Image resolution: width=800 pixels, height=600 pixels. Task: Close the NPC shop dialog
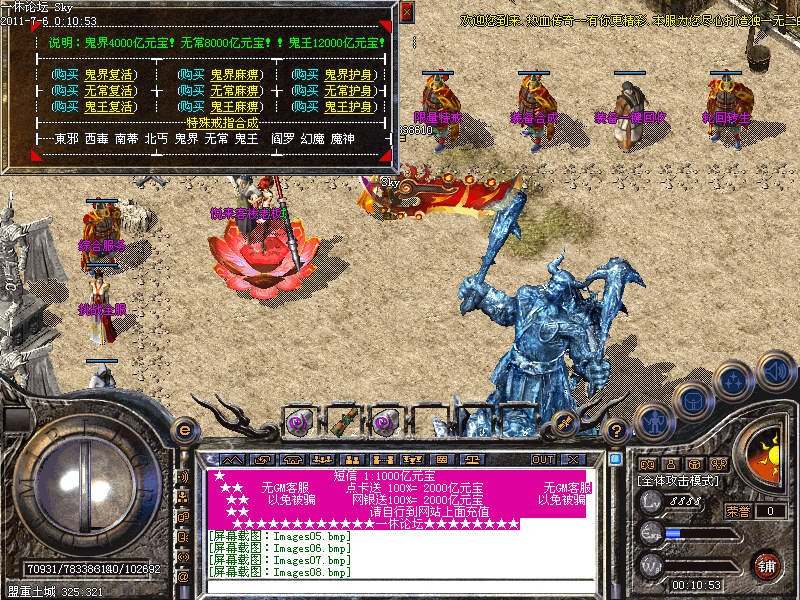tap(406, 12)
